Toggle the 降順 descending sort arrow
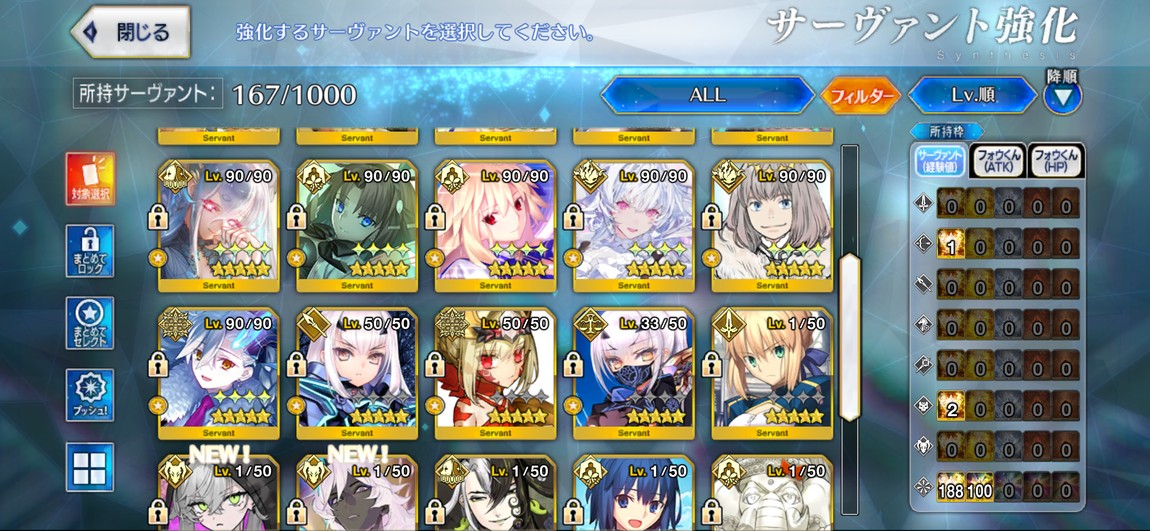The image size is (1150, 531). (1063, 96)
